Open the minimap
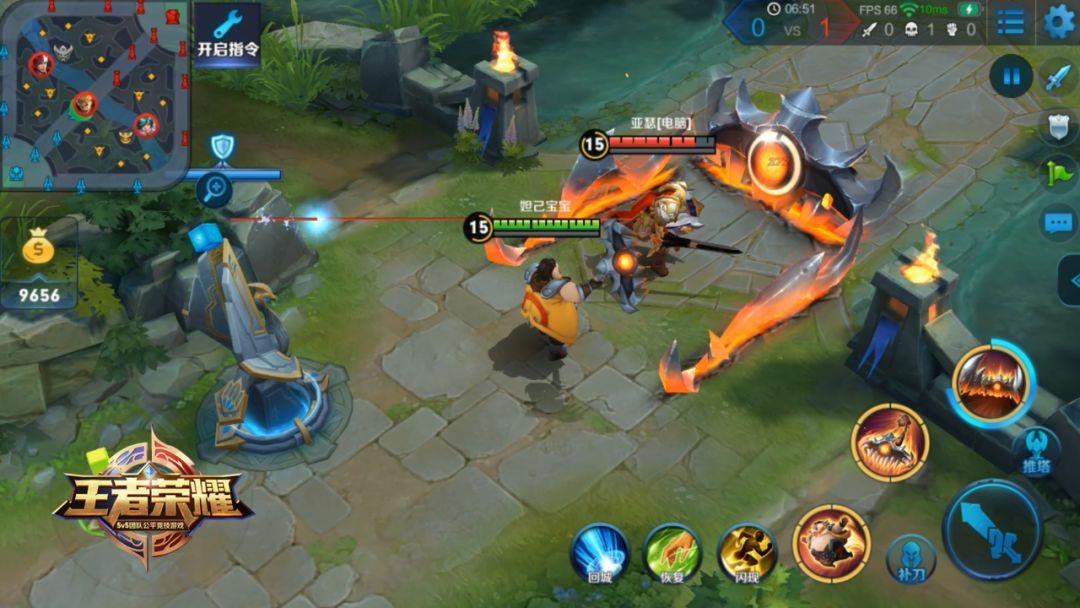The width and height of the screenshot is (1080, 608). [94, 95]
